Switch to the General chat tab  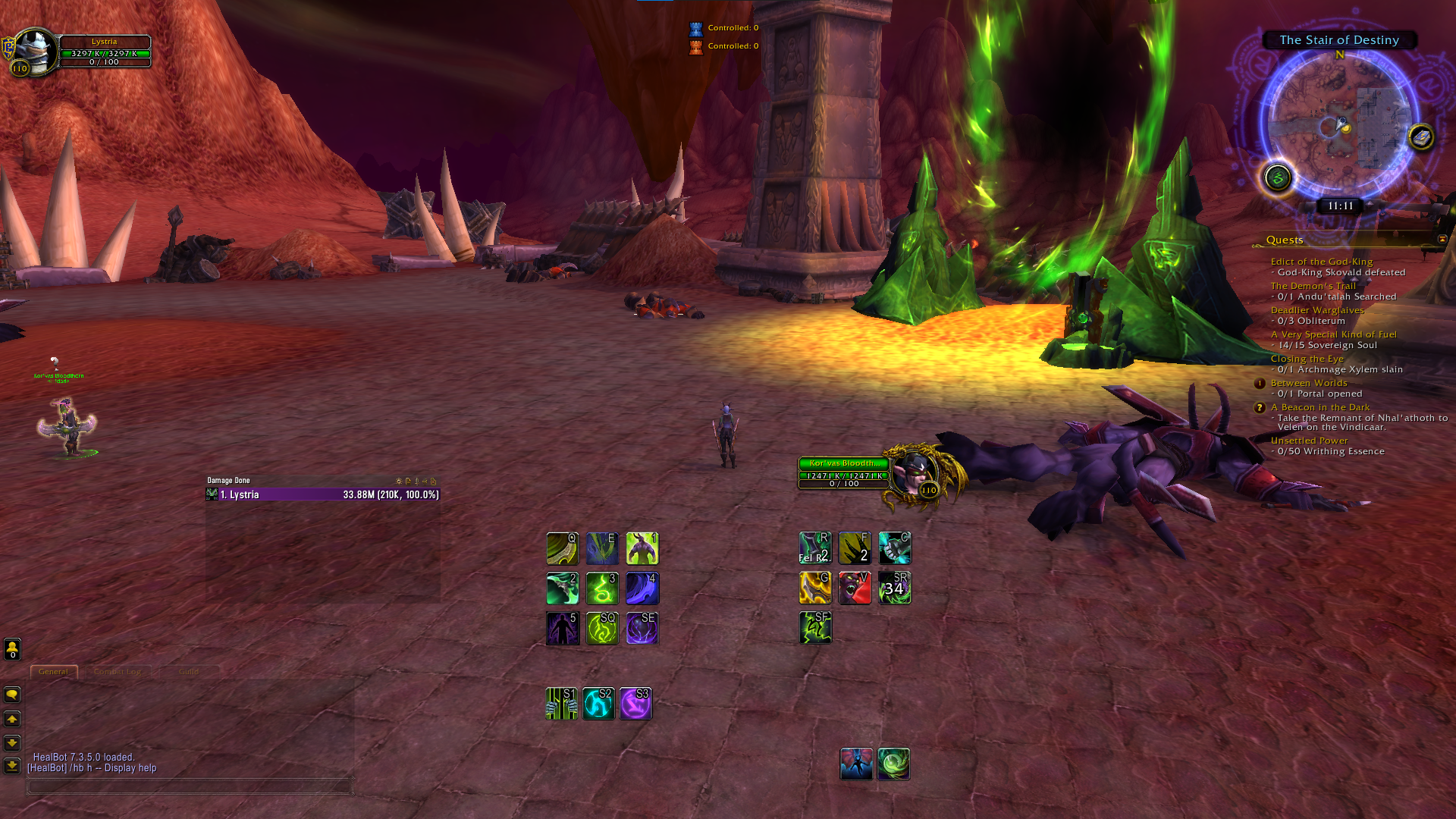click(x=53, y=672)
